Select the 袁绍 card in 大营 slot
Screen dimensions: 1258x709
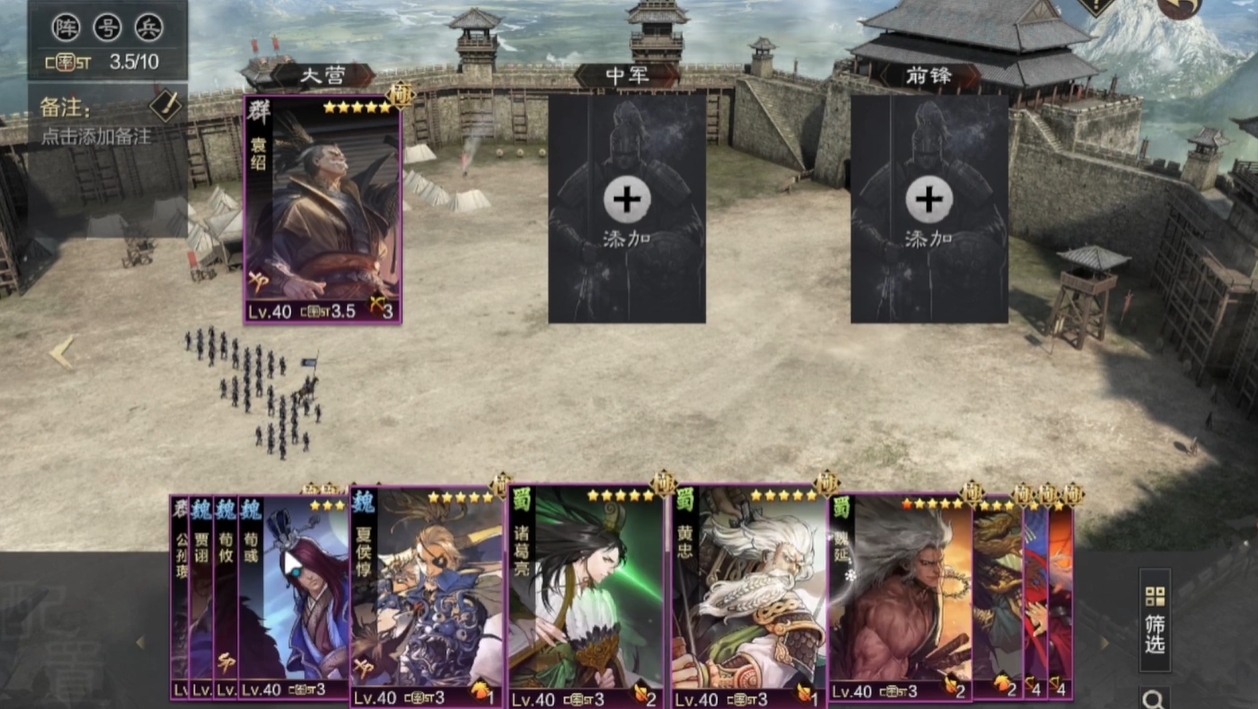coord(322,210)
